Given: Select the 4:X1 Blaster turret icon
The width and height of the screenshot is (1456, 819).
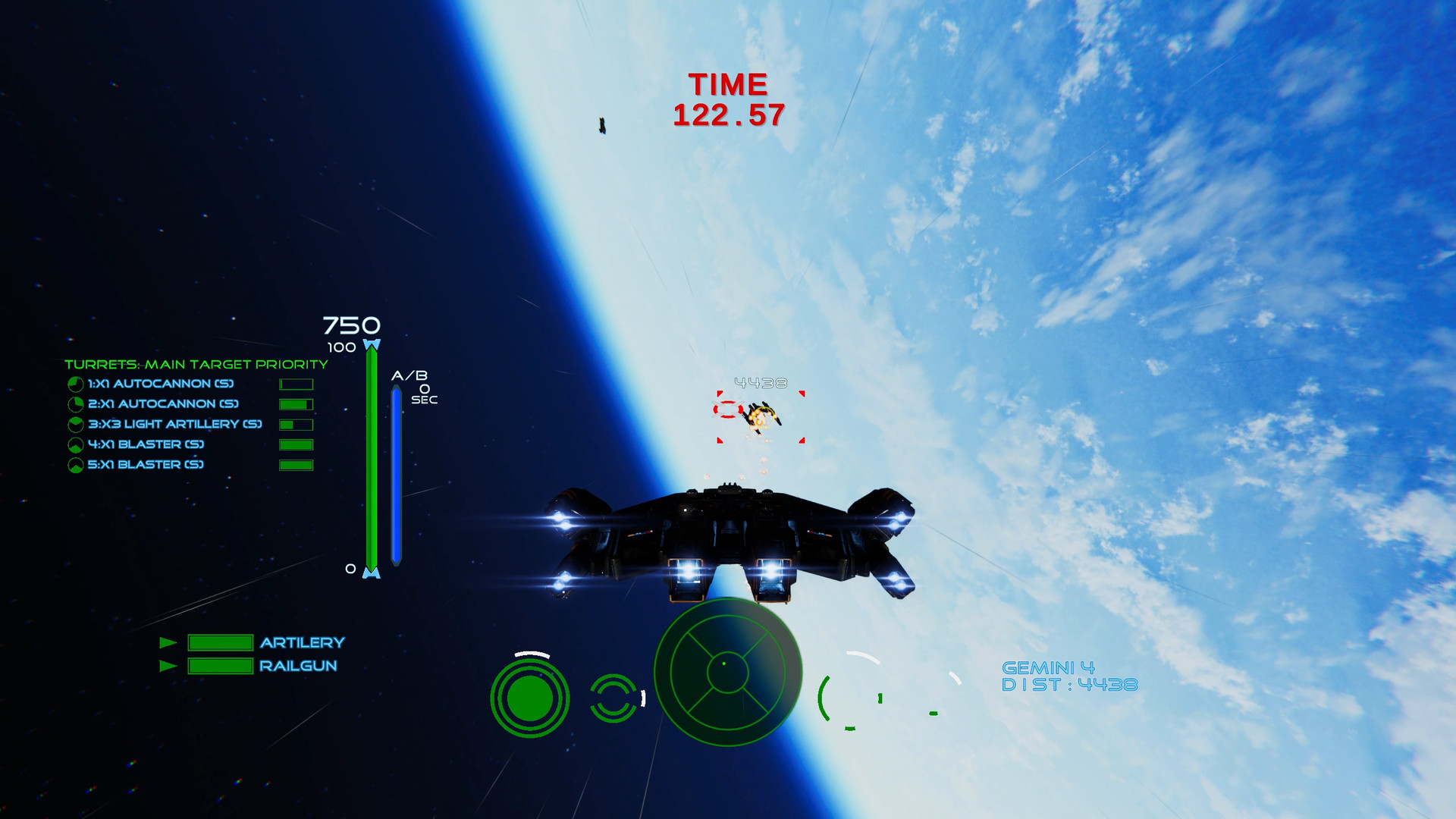Looking at the screenshot, I should coord(74,445).
